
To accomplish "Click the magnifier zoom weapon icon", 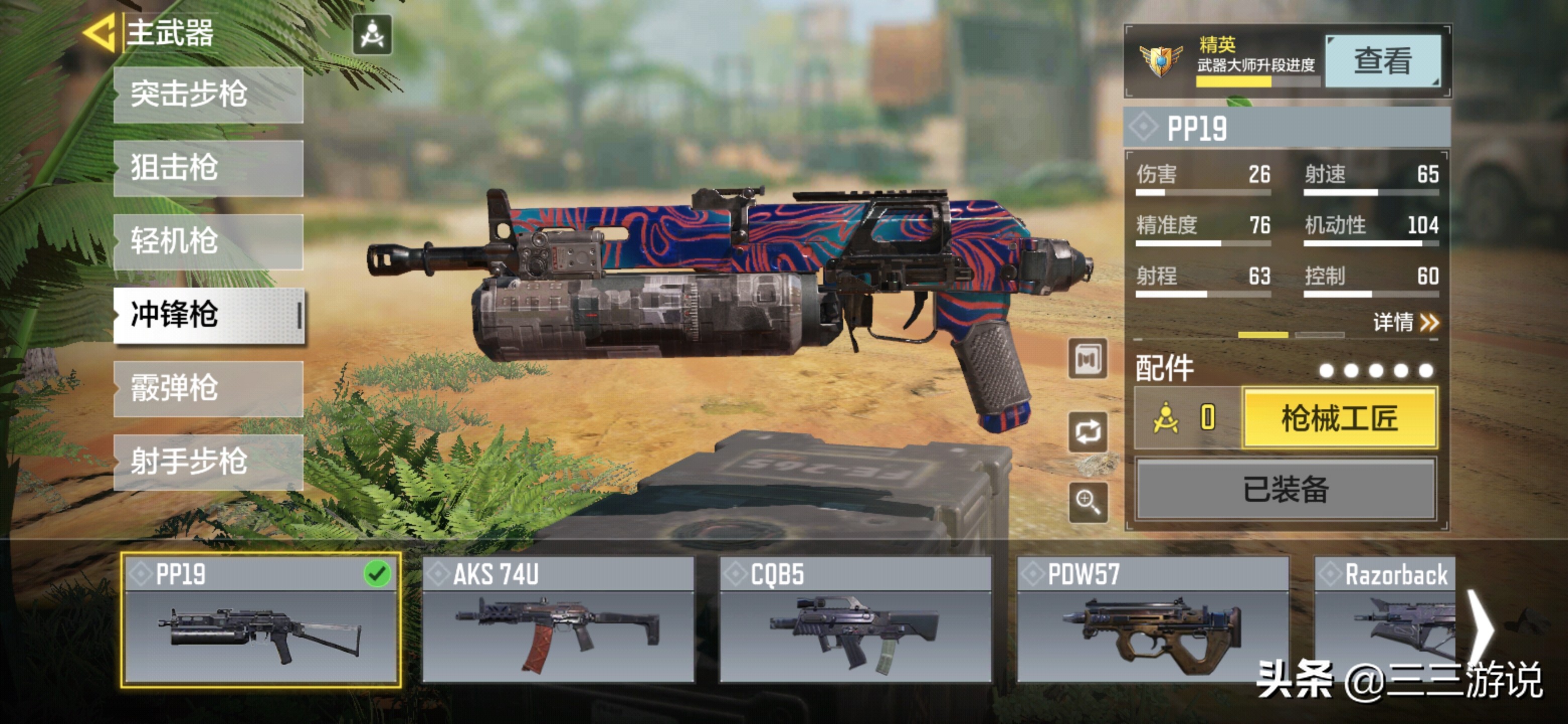I will [1088, 502].
